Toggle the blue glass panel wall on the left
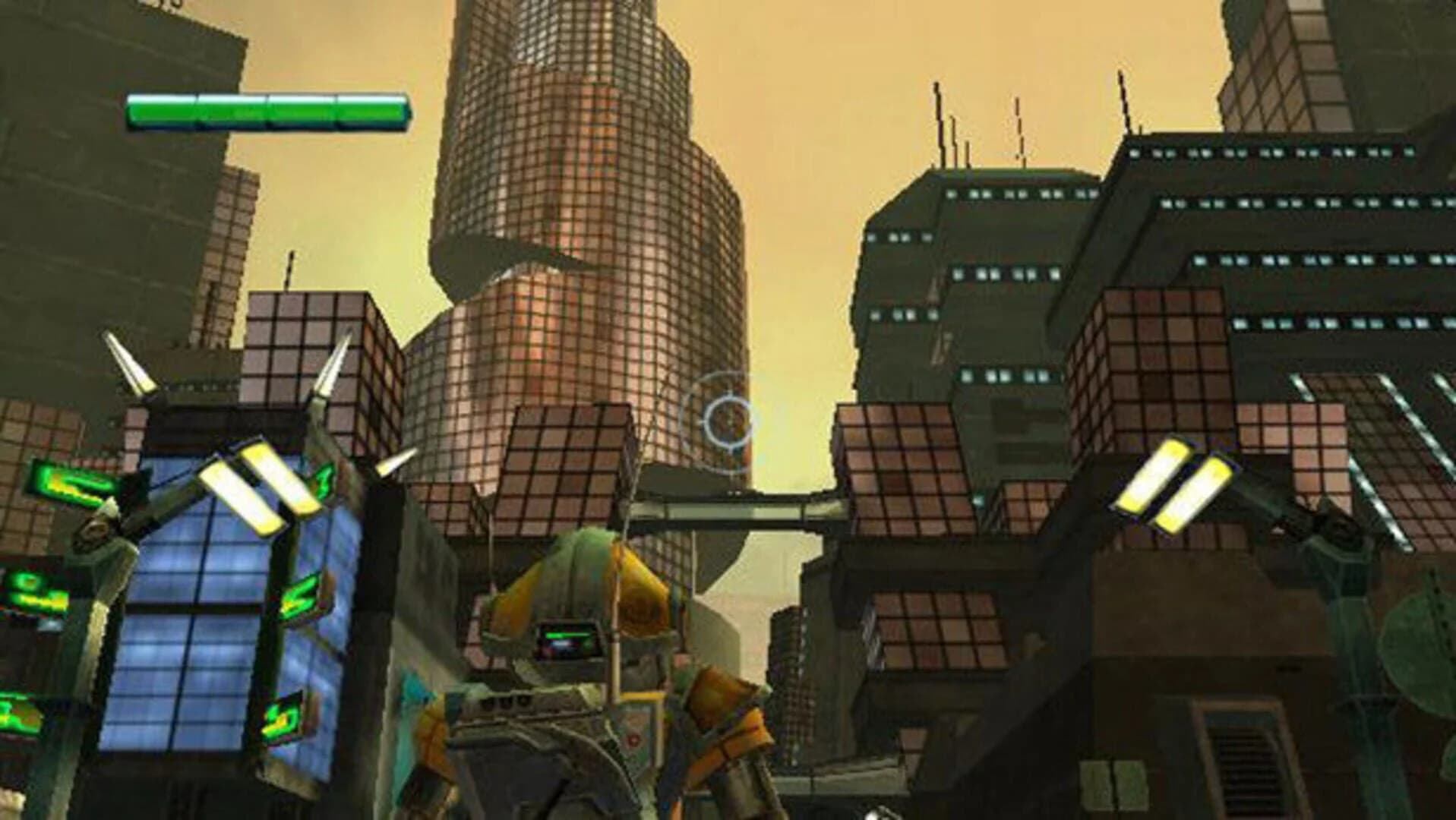This screenshot has width=1456, height=820. pos(190,630)
